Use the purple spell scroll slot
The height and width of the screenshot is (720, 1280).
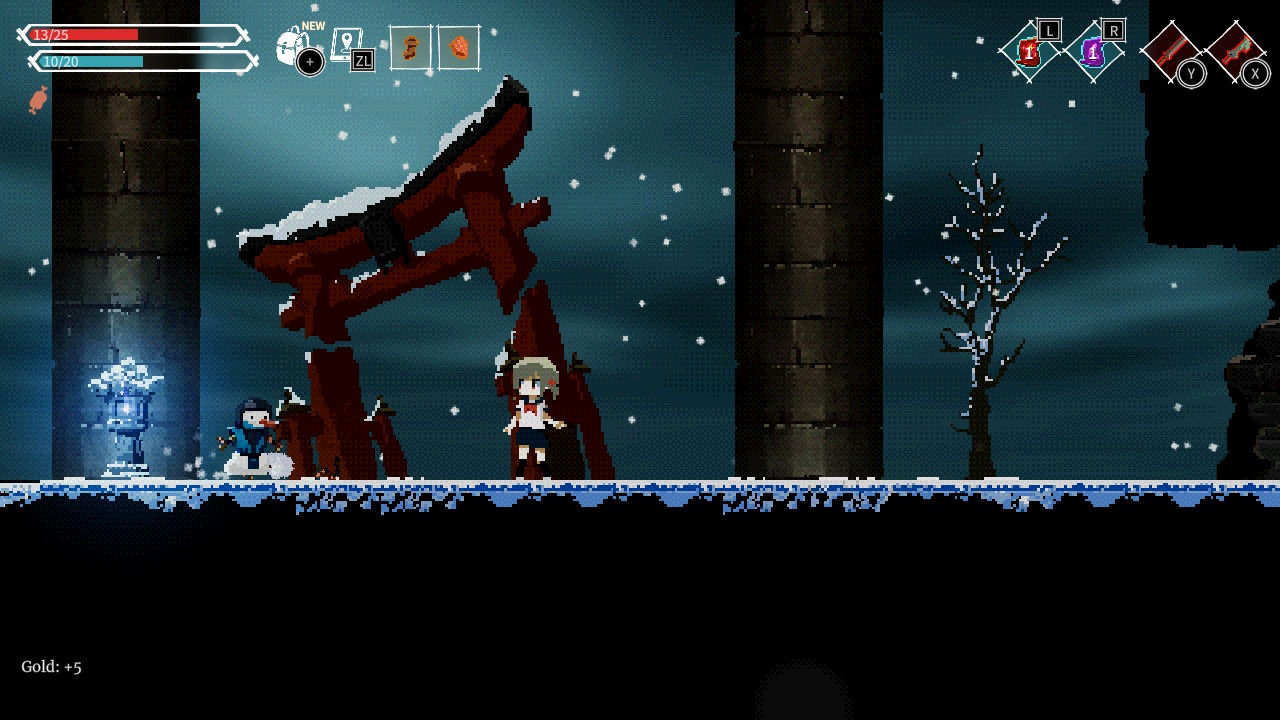1093,52
